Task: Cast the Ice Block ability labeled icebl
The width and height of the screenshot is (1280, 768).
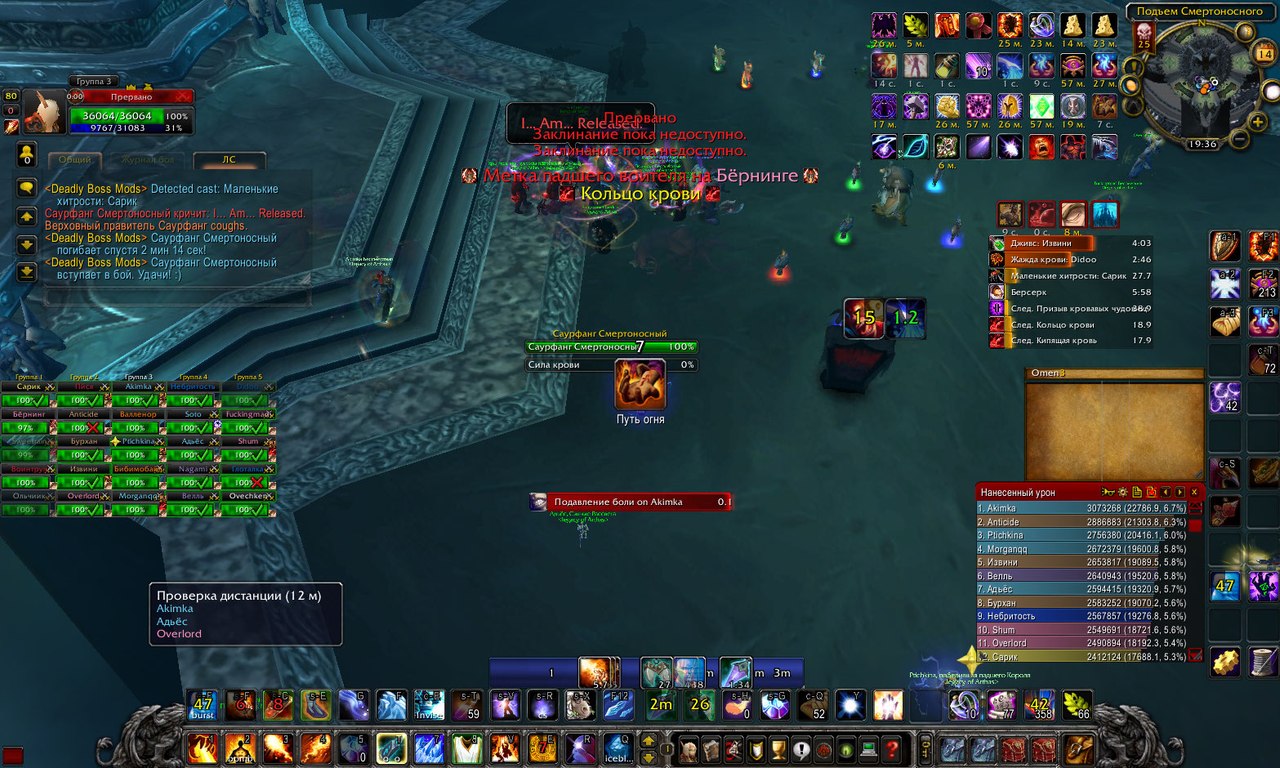Action: pos(618,748)
